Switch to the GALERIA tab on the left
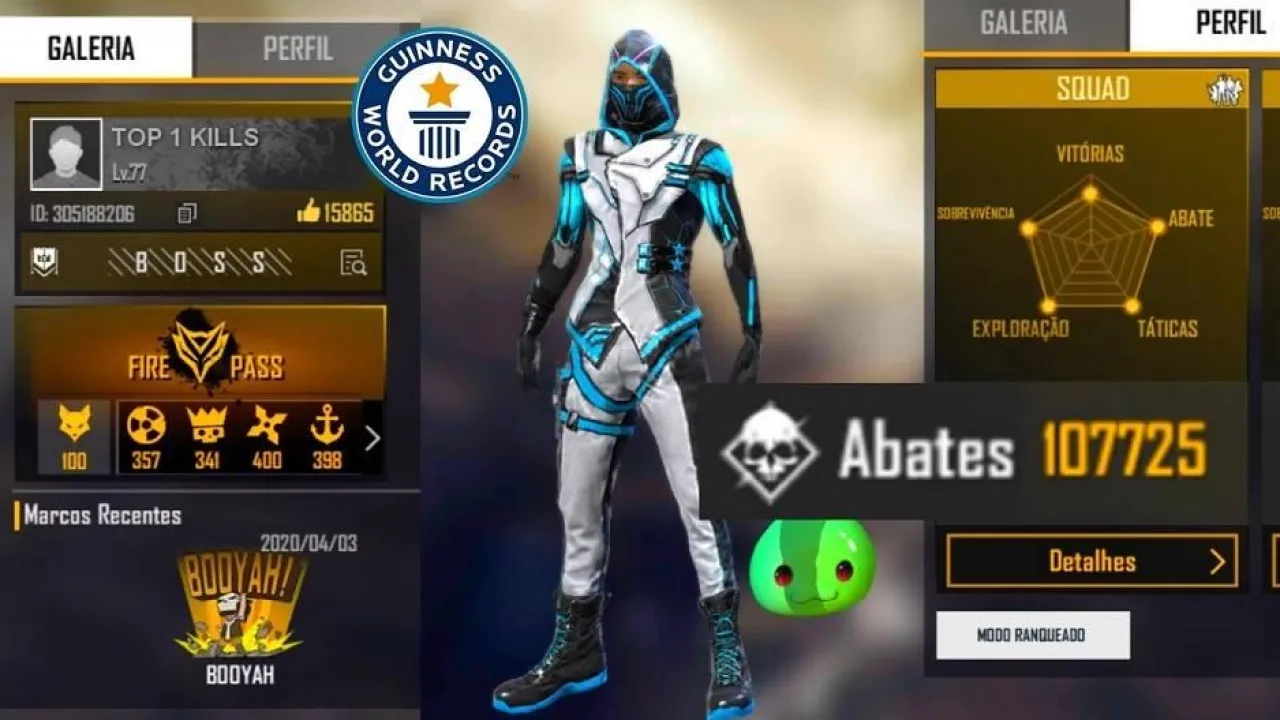The width and height of the screenshot is (1280, 720). 93,48
